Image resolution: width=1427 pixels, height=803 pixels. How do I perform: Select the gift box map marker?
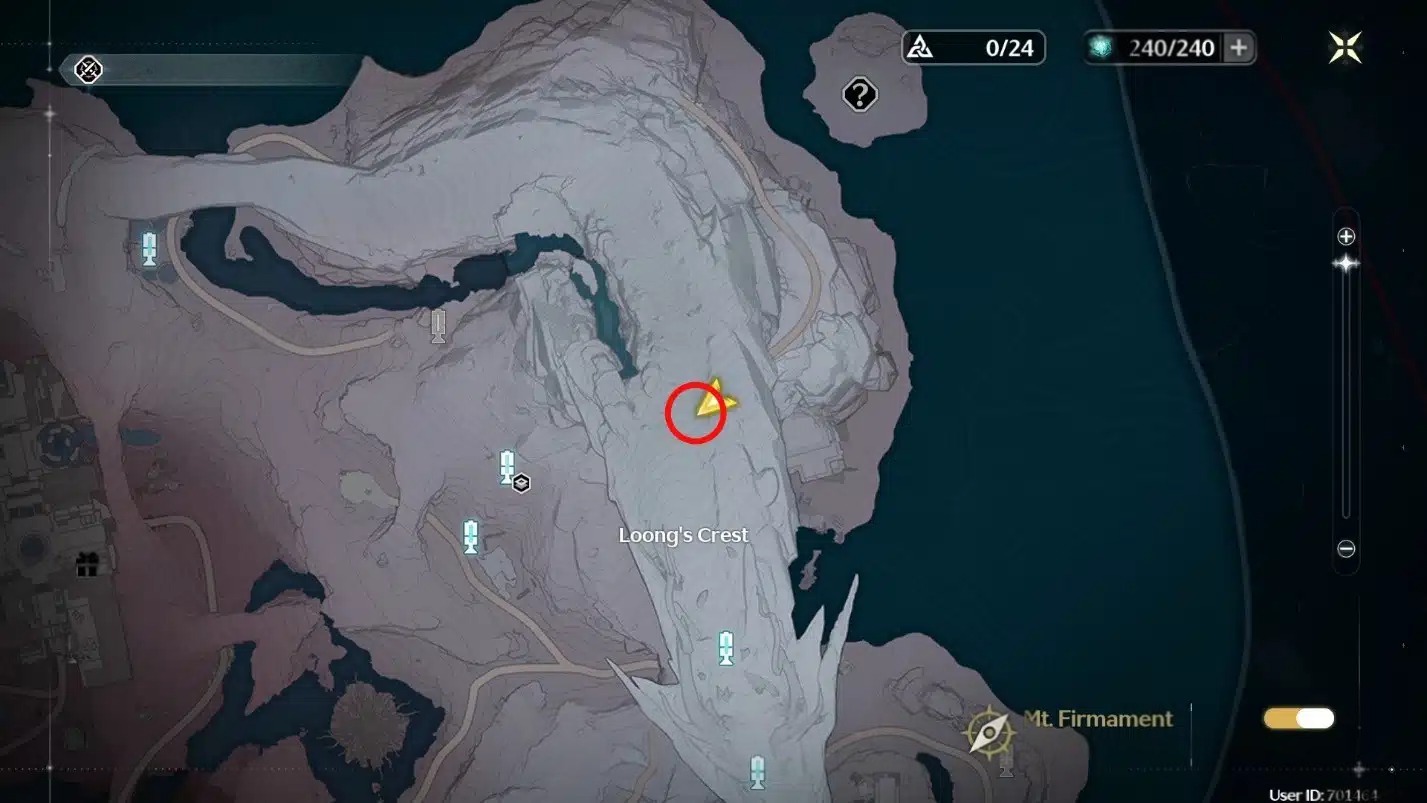(x=87, y=566)
